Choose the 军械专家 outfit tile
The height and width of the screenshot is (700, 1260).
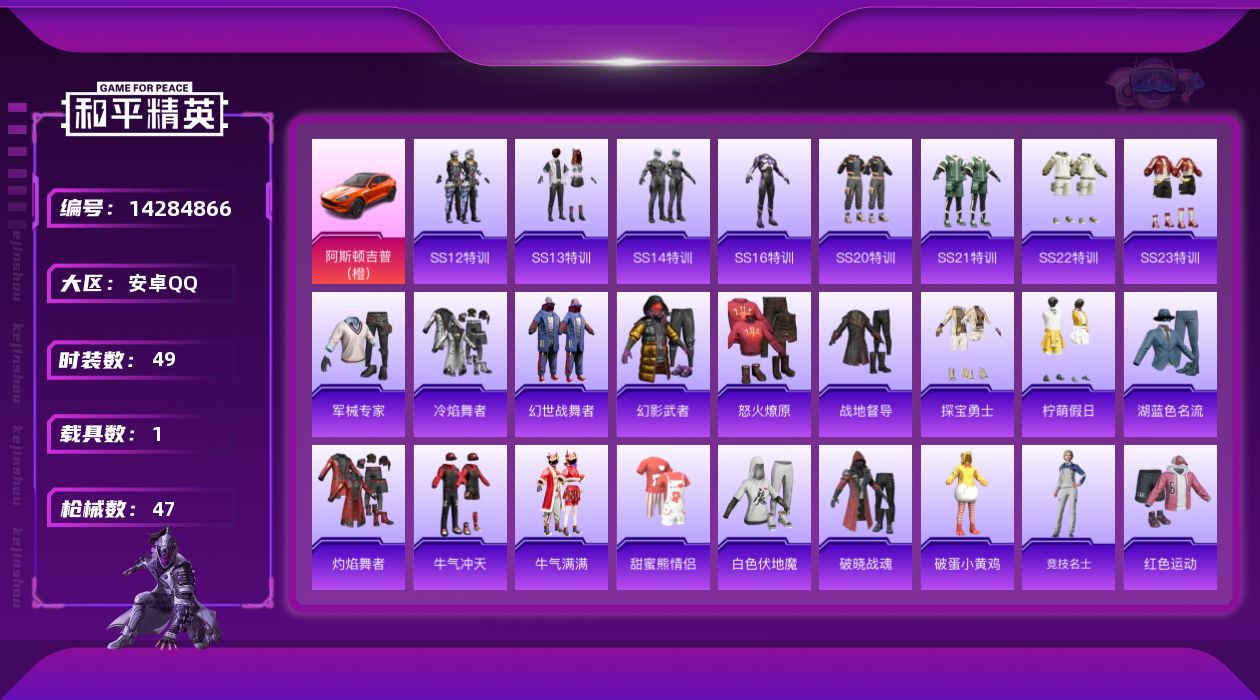[358, 364]
